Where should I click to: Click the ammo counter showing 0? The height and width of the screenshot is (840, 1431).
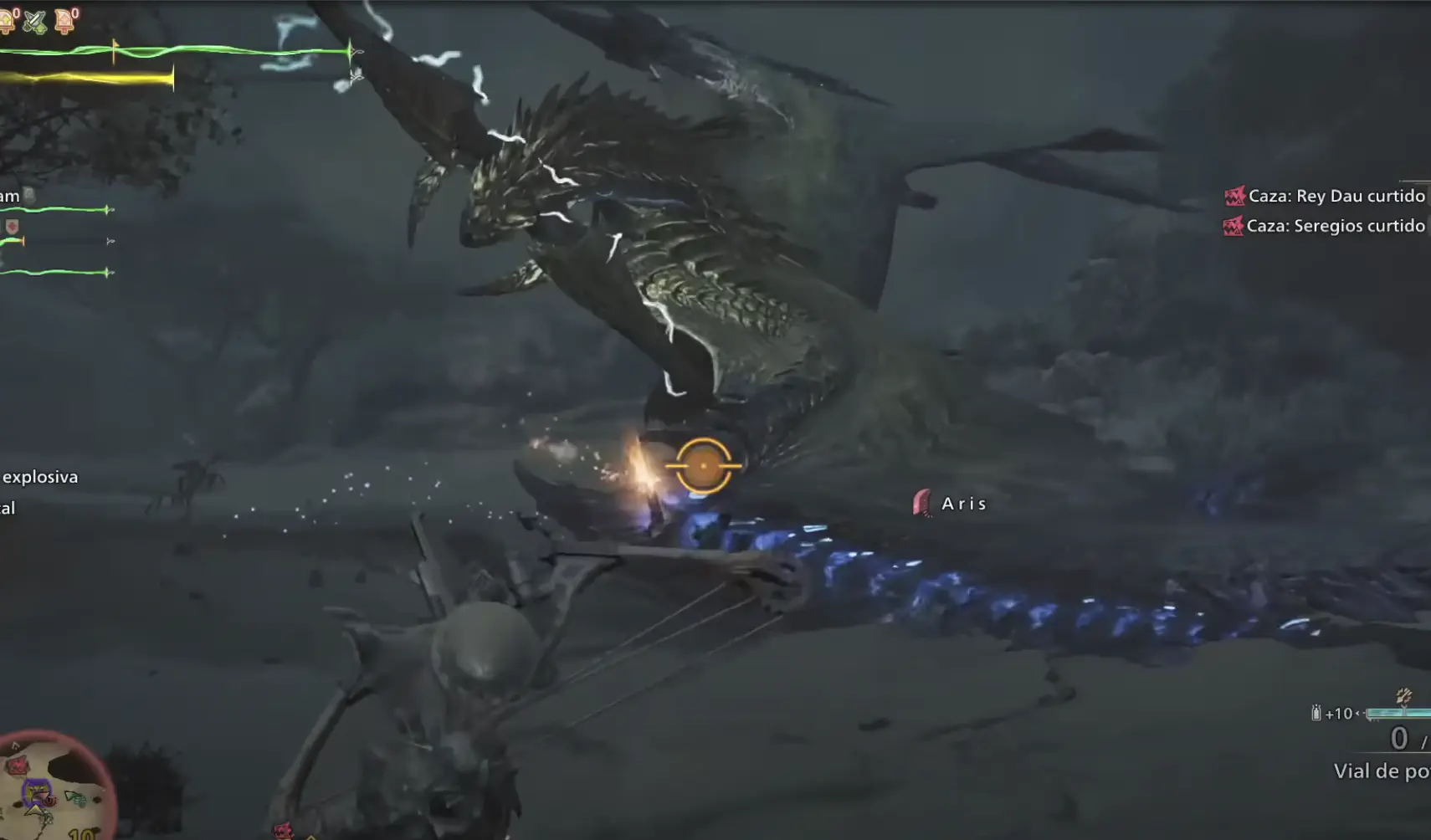pos(1398,738)
